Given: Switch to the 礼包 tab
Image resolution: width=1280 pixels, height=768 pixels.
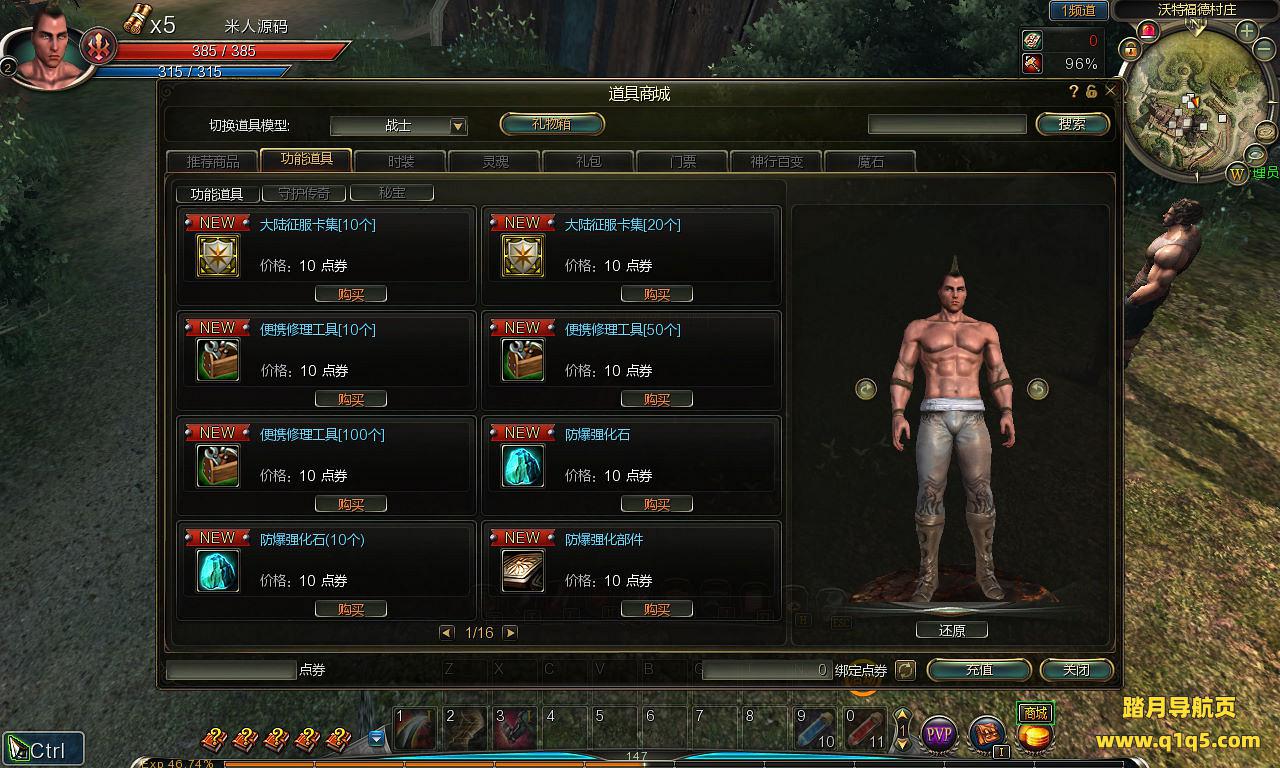Looking at the screenshot, I should pos(588,161).
